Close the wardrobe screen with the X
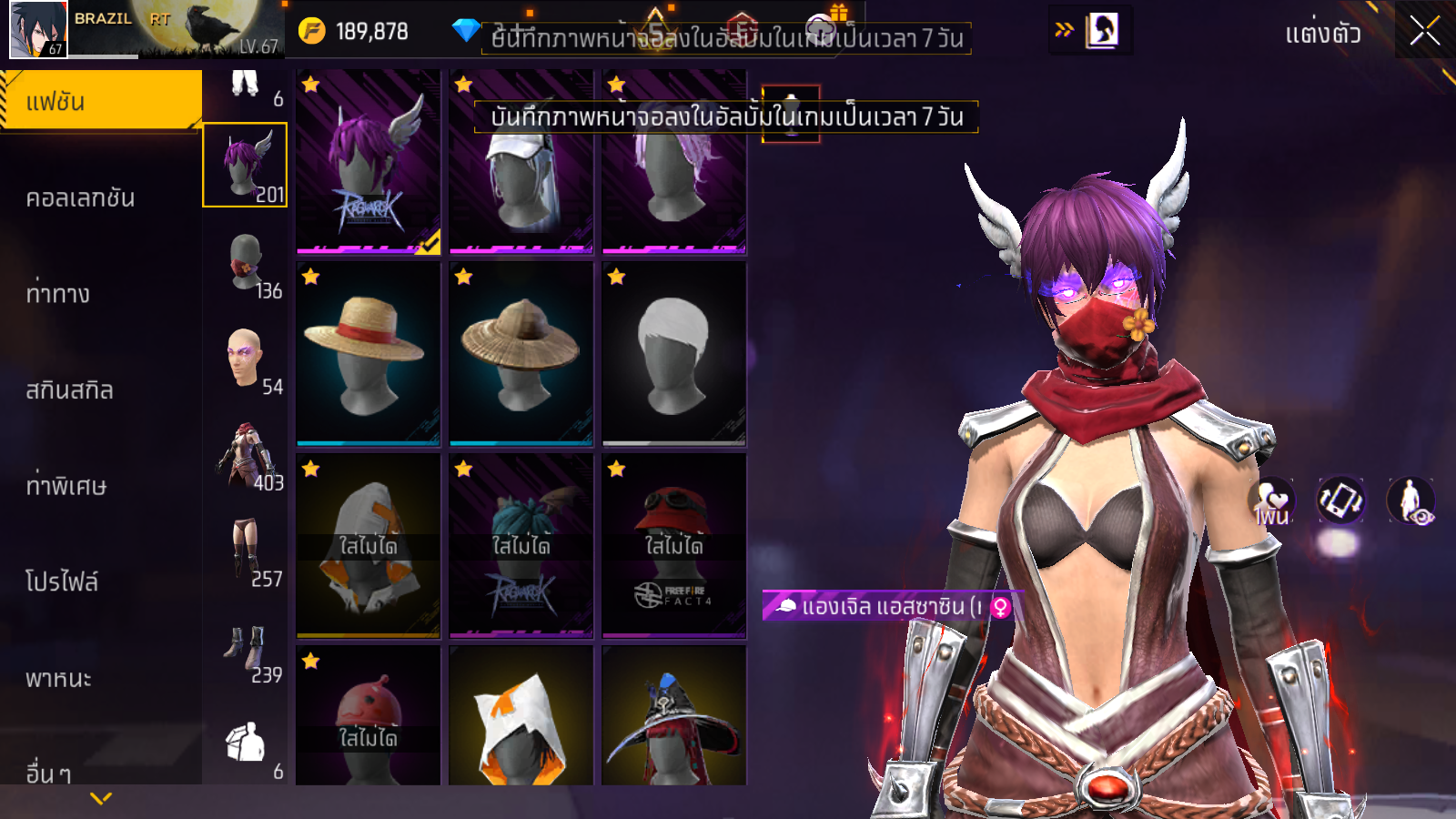Viewport: 1456px width, 819px height. [1424, 32]
